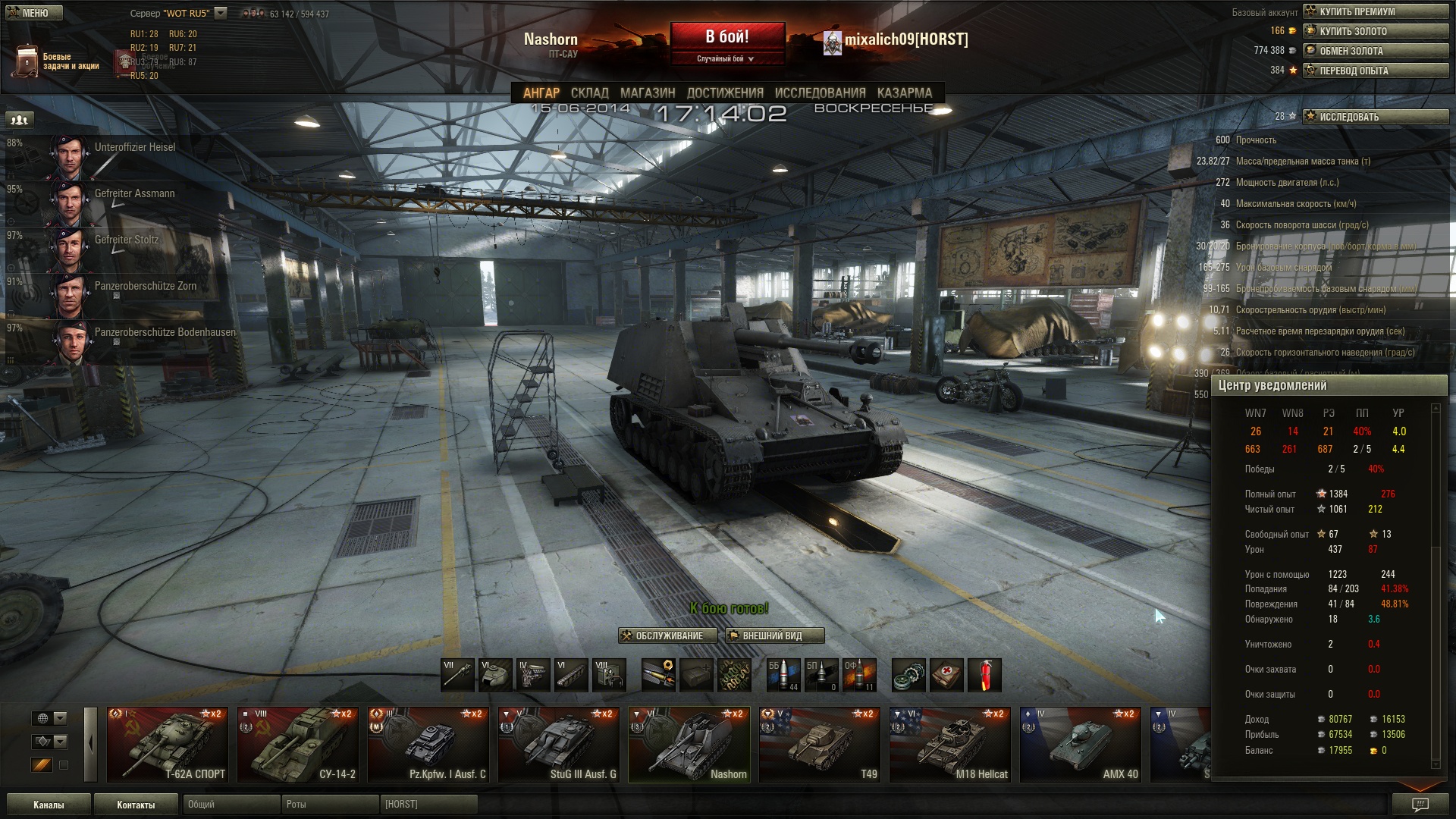Open ОБМЕН ЗОЛОТА exchange
The width and height of the screenshot is (1456, 819).
[x=1375, y=51]
